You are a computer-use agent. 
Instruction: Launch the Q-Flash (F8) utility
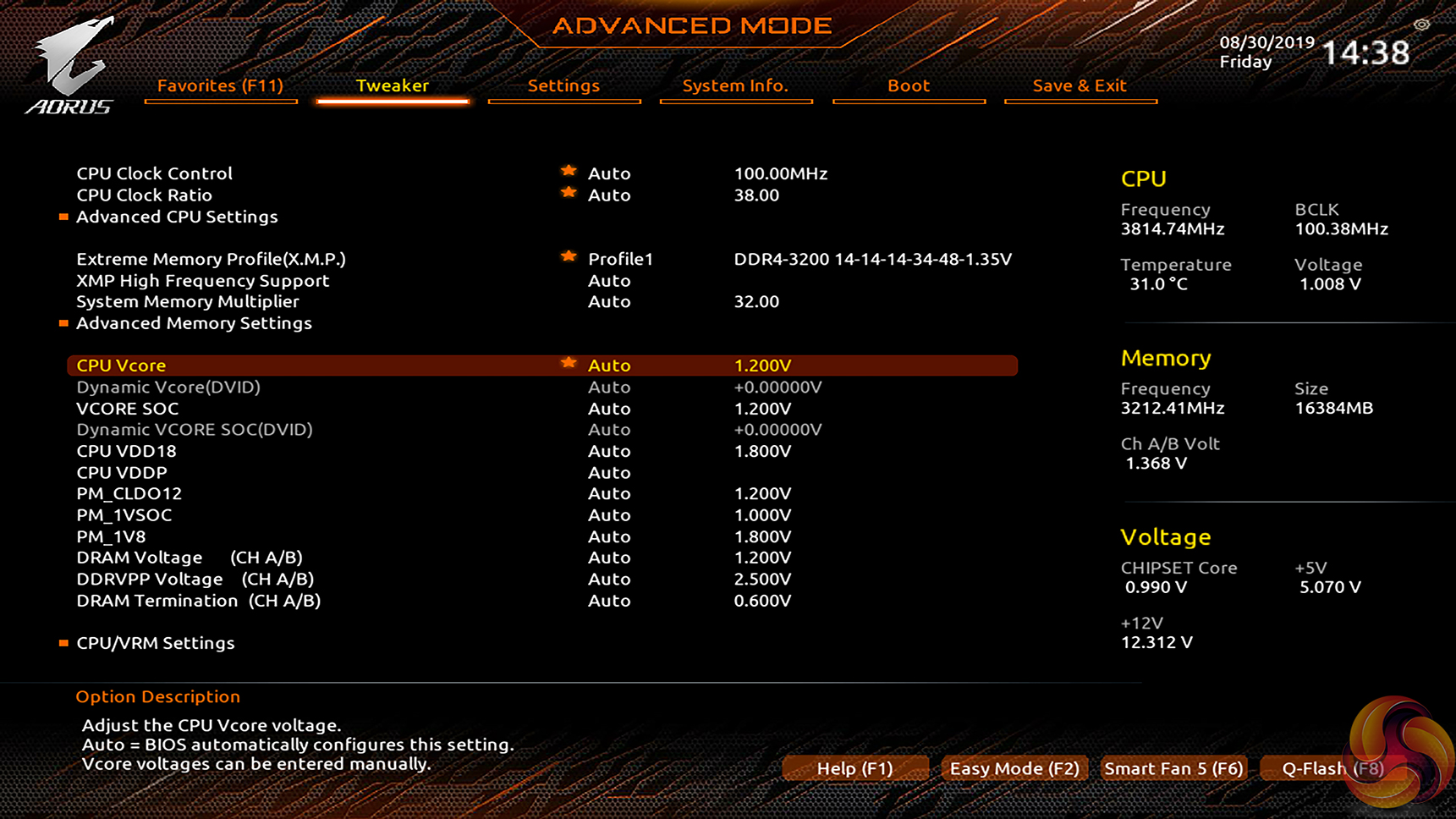point(1332,768)
